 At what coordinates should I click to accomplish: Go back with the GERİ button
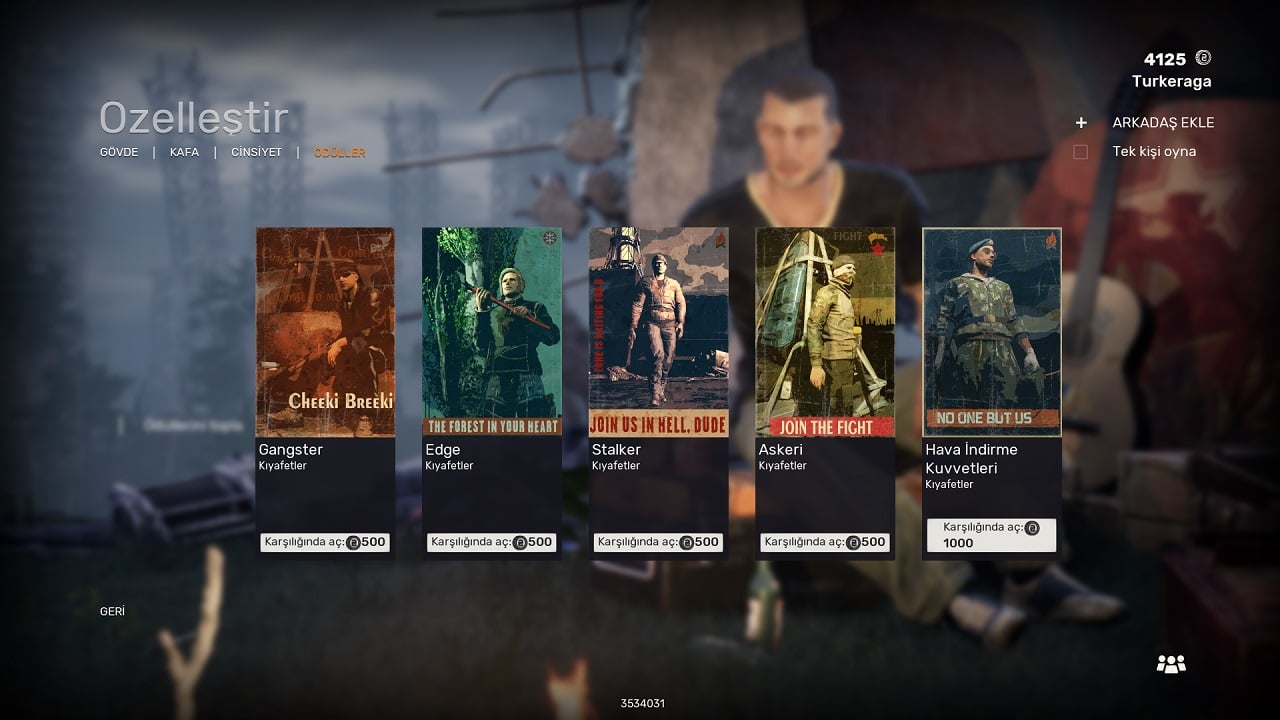[112, 611]
